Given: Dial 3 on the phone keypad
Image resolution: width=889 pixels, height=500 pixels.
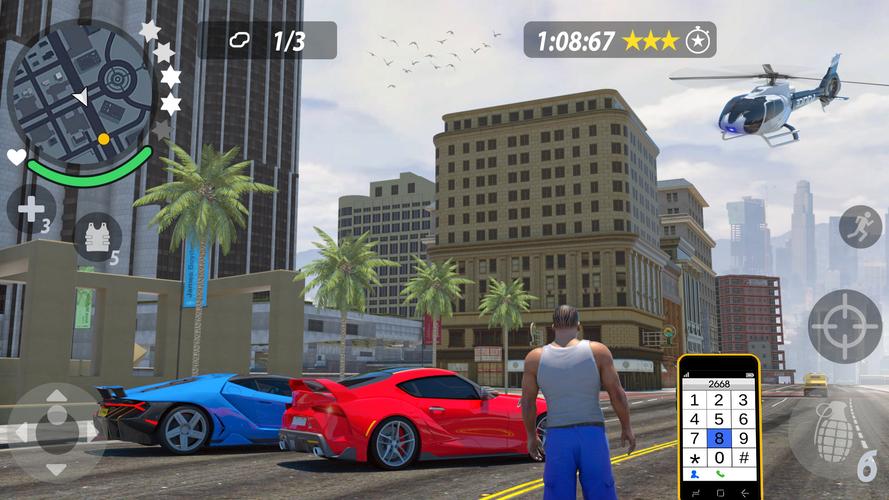Looking at the screenshot, I should click(745, 400).
